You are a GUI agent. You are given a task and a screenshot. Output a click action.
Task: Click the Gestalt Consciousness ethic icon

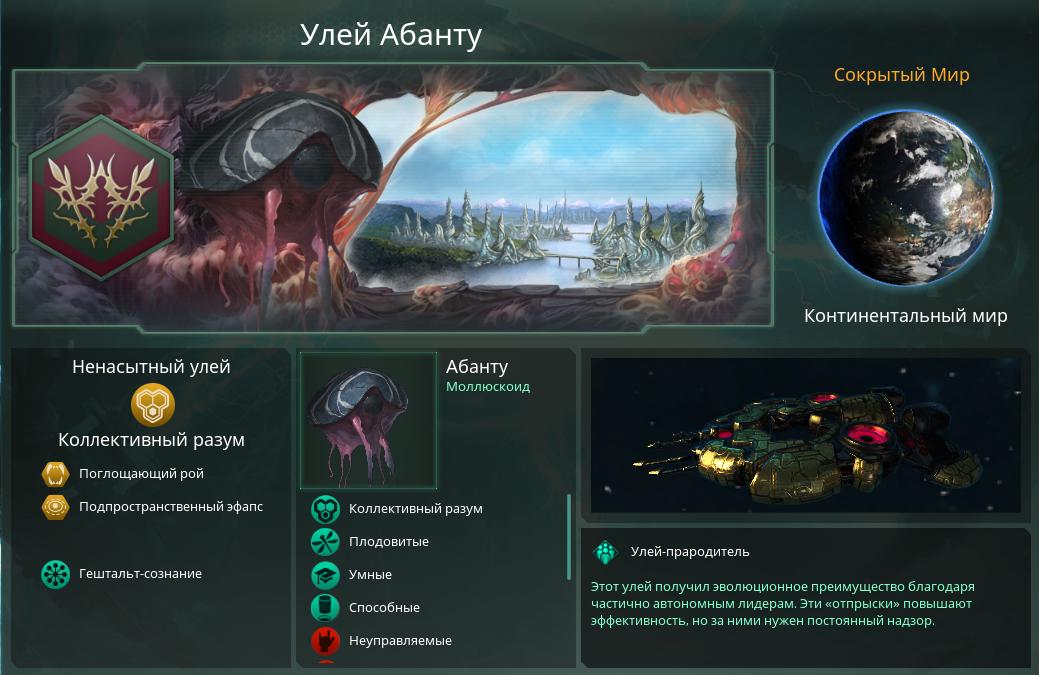[x=55, y=574]
